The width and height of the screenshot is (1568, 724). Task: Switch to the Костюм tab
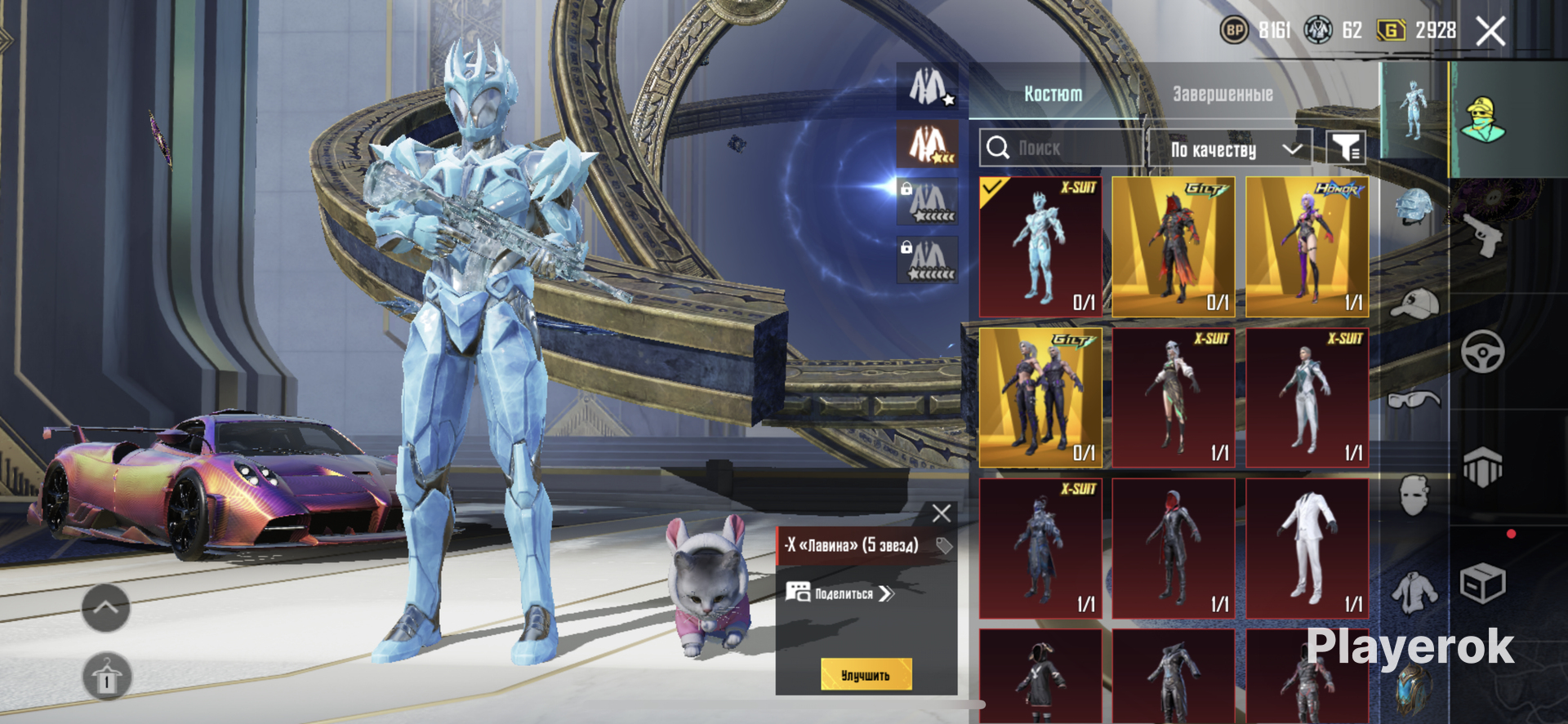(x=1053, y=95)
